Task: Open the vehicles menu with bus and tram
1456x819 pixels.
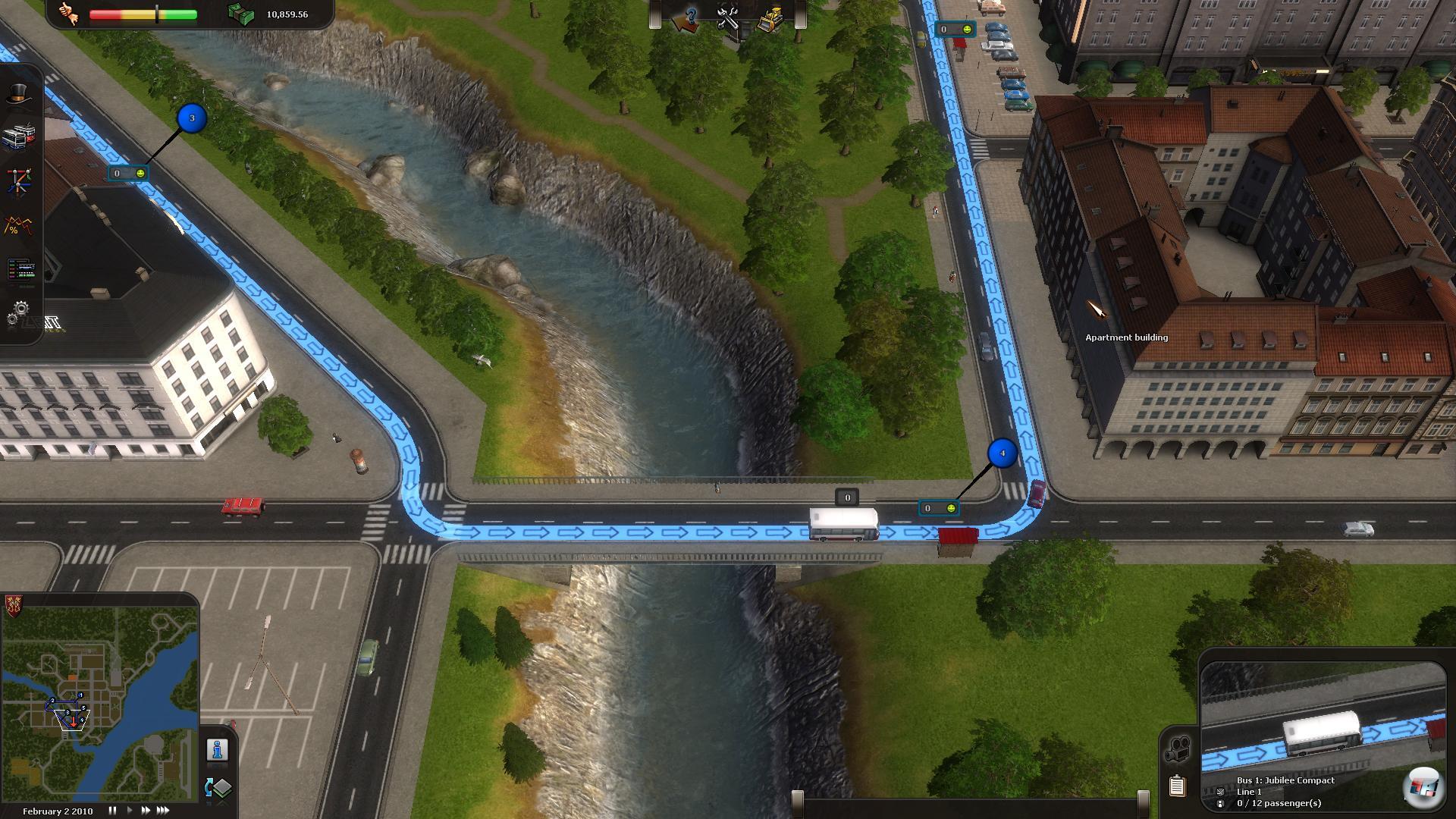Action: click(x=18, y=137)
